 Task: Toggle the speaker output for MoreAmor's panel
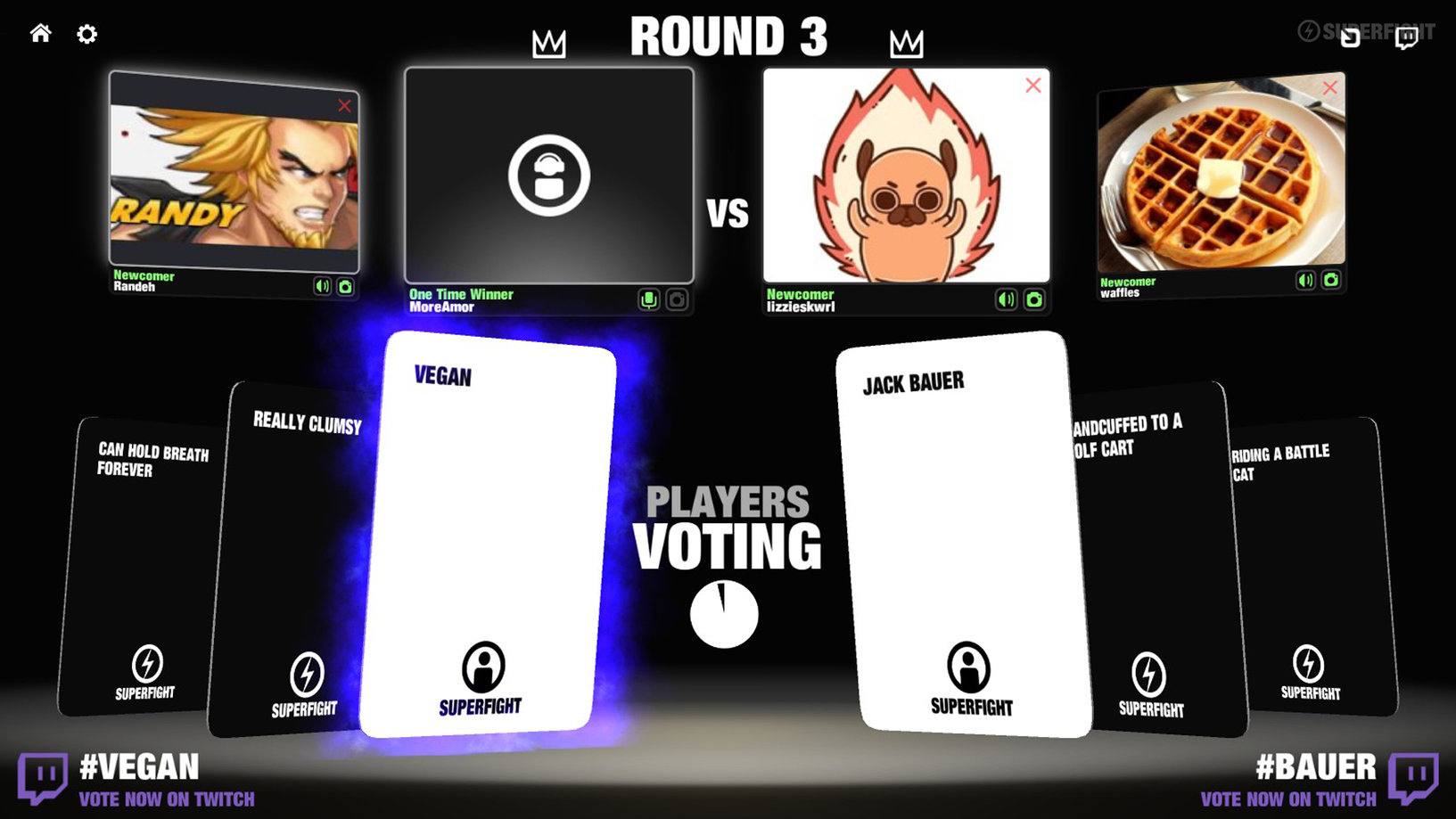[651, 300]
